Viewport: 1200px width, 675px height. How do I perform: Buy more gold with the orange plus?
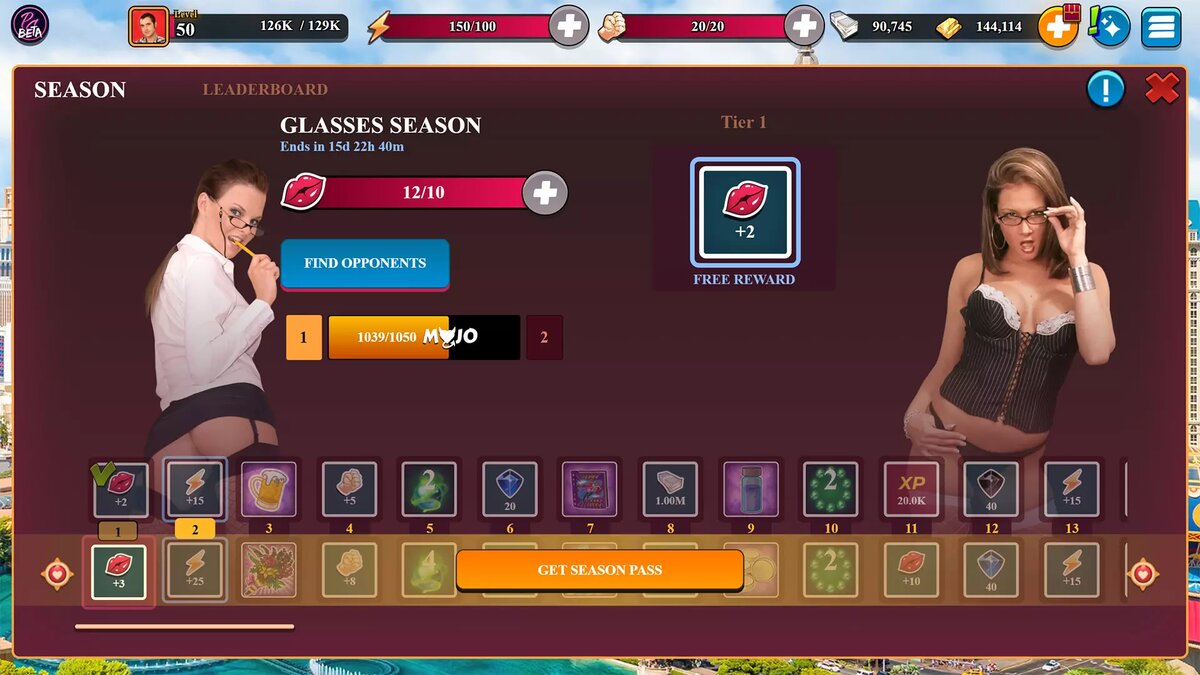click(1057, 26)
